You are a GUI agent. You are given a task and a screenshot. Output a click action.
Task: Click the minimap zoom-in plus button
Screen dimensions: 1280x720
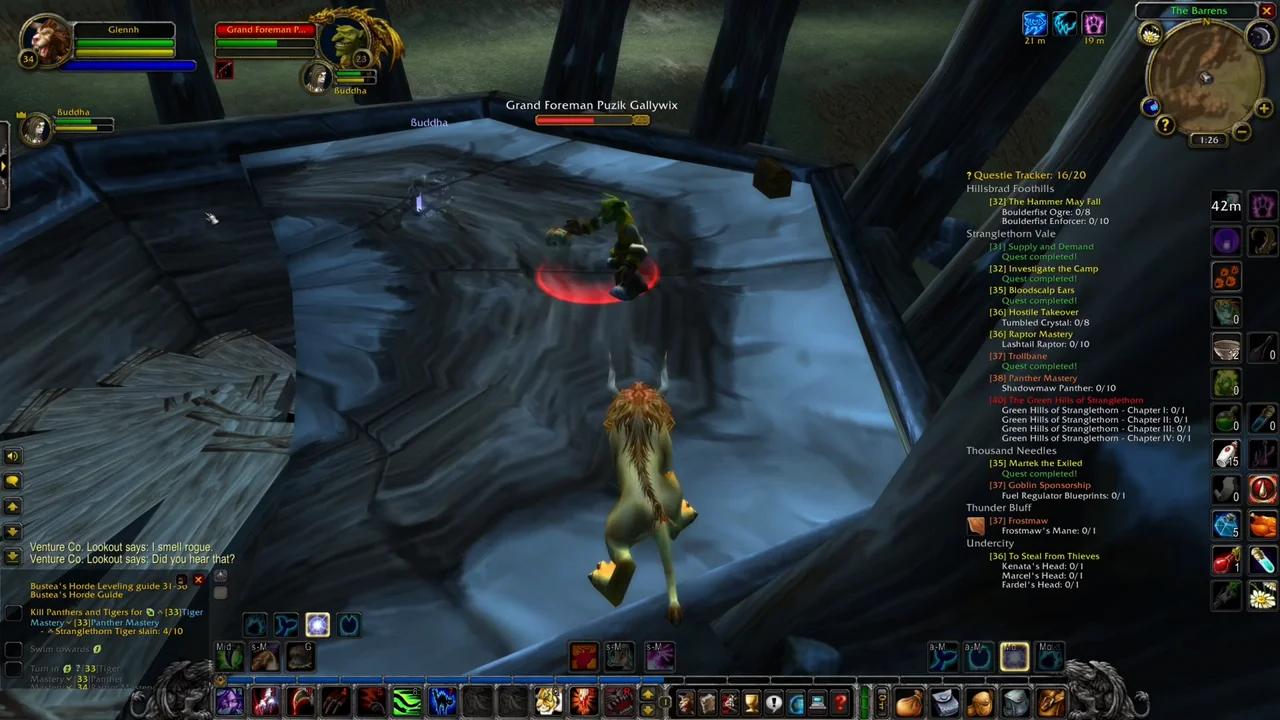click(x=1263, y=108)
